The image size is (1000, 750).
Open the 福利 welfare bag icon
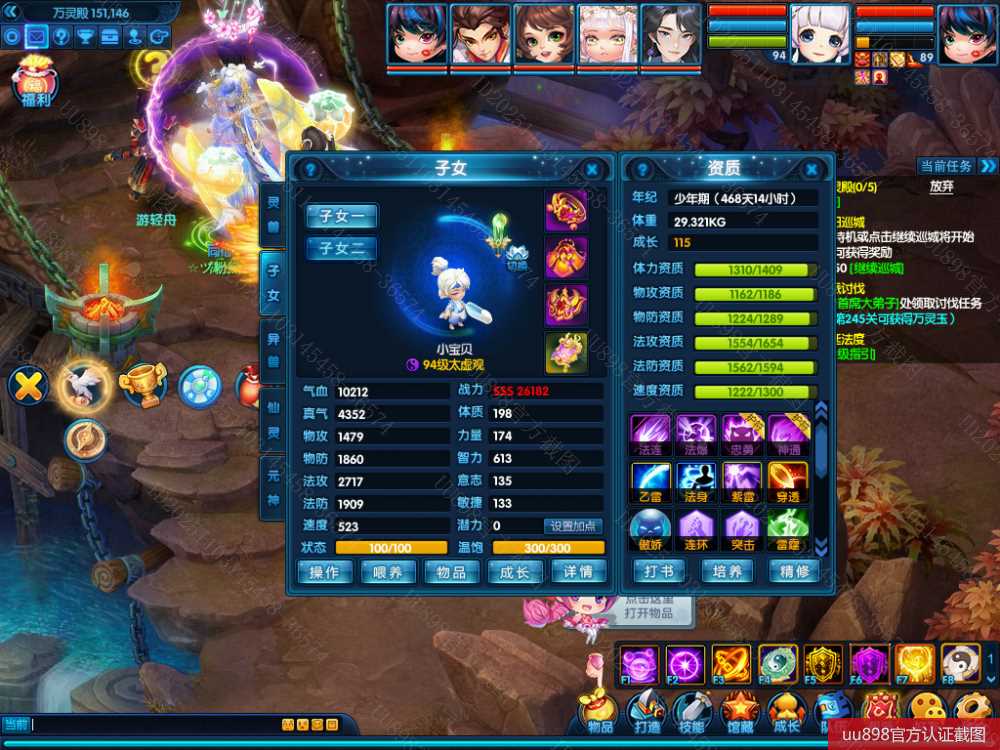[x=35, y=82]
